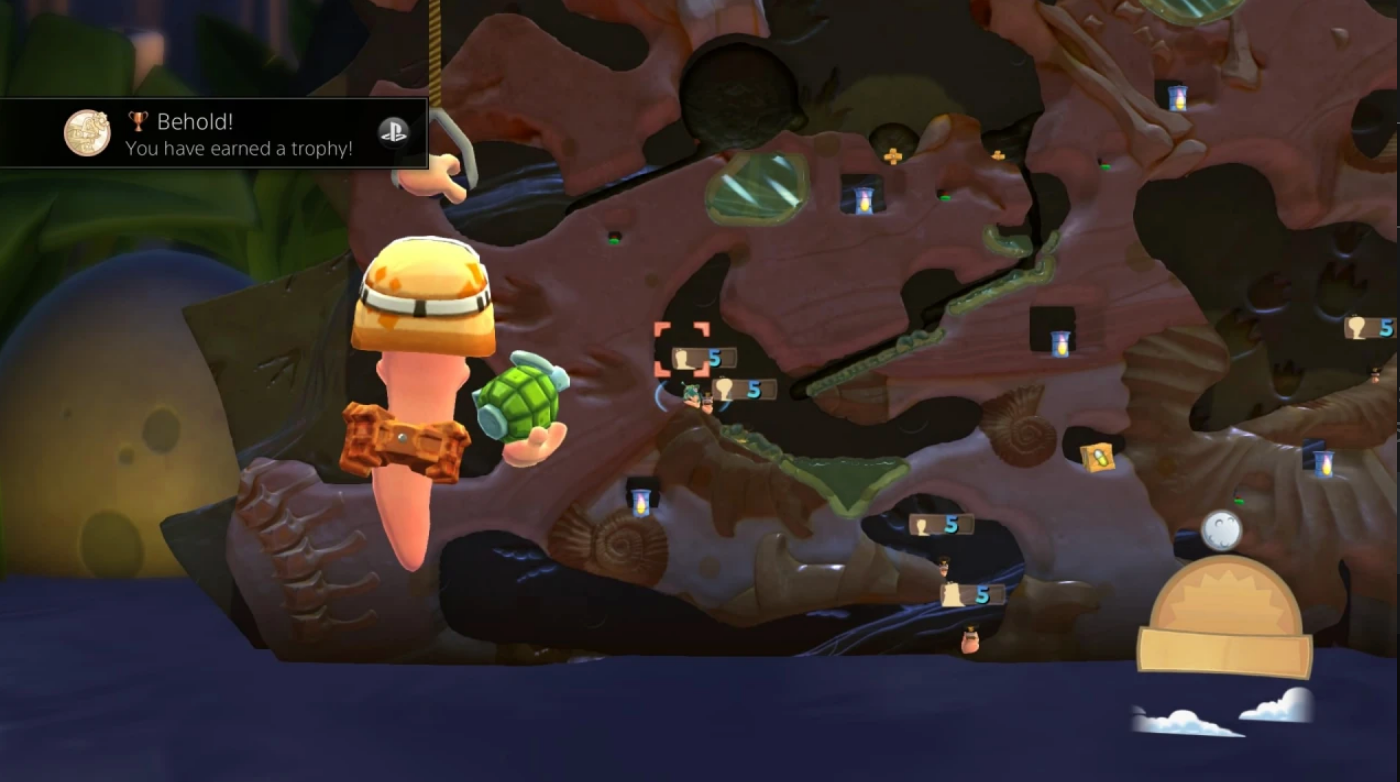
Task: Select the lantern near the top of the cliff
Action: (1176, 98)
